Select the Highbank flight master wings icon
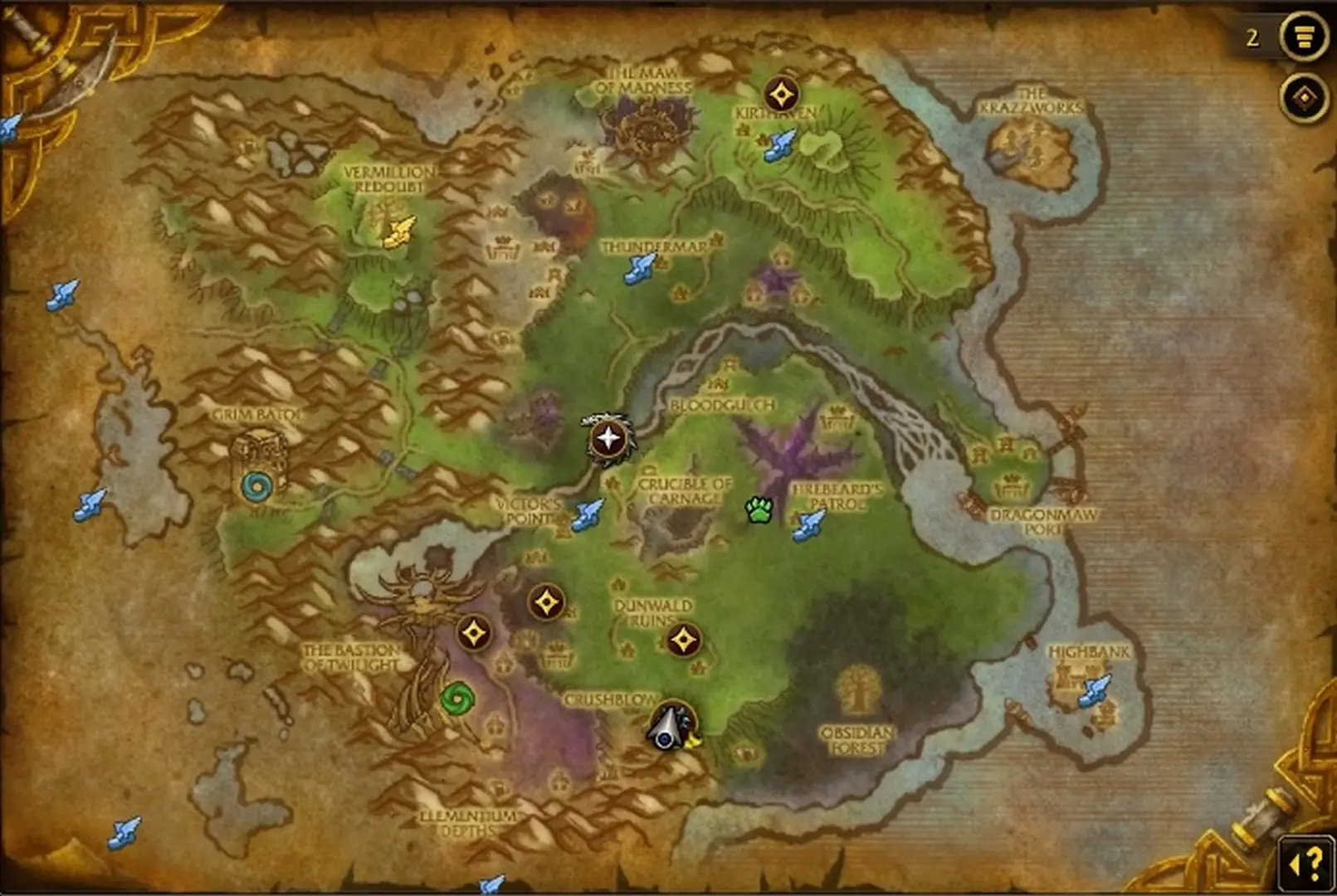Image resolution: width=1337 pixels, height=896 pixels. [1094, 690]
